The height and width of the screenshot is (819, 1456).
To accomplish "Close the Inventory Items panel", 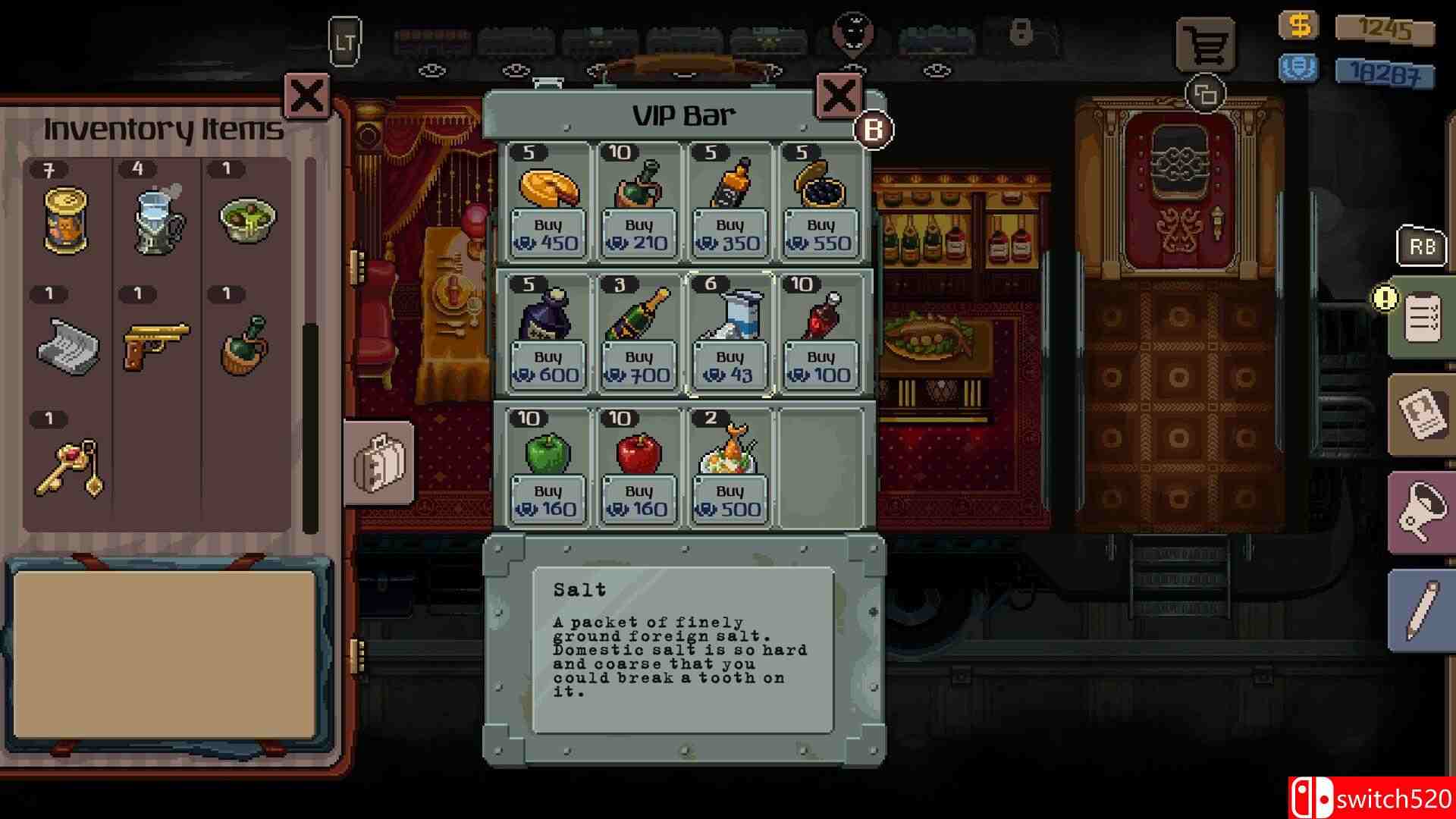I will point(305,97).
